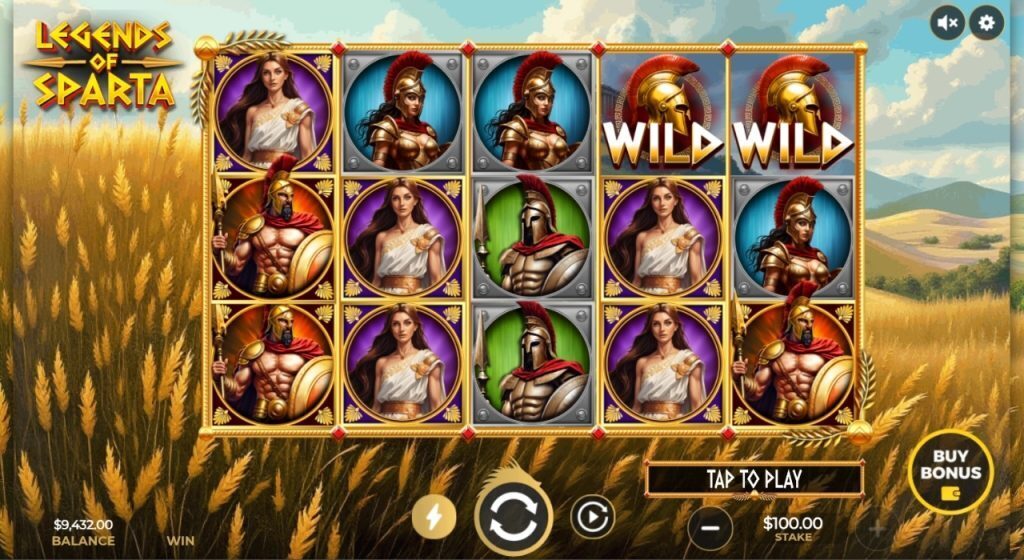Toggle the muted sound speaker icon

947,22
